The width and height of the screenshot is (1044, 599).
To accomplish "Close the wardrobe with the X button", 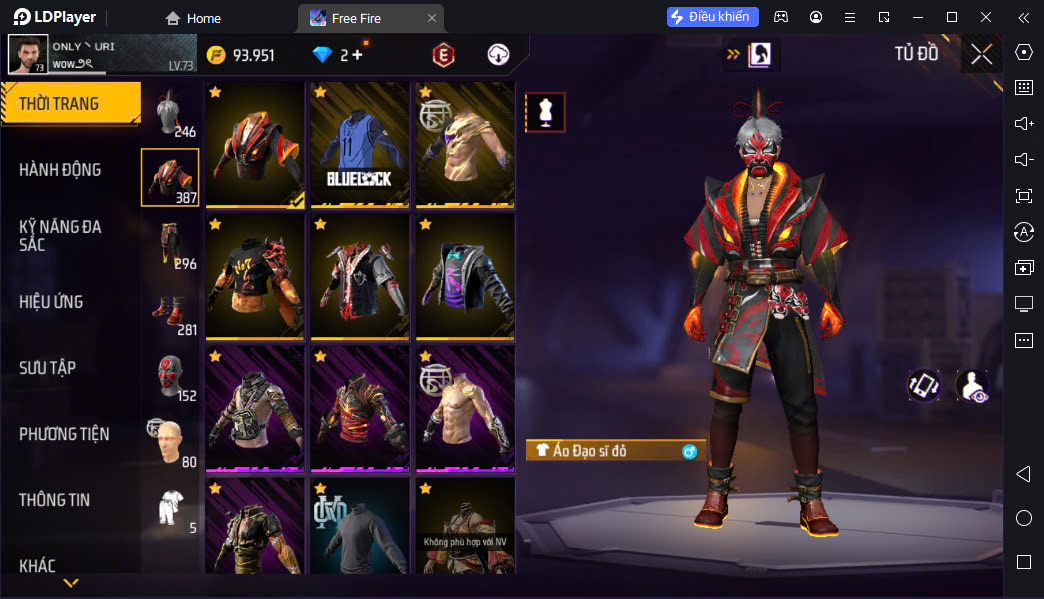I will pyautogui.click(x=981, y=54).
